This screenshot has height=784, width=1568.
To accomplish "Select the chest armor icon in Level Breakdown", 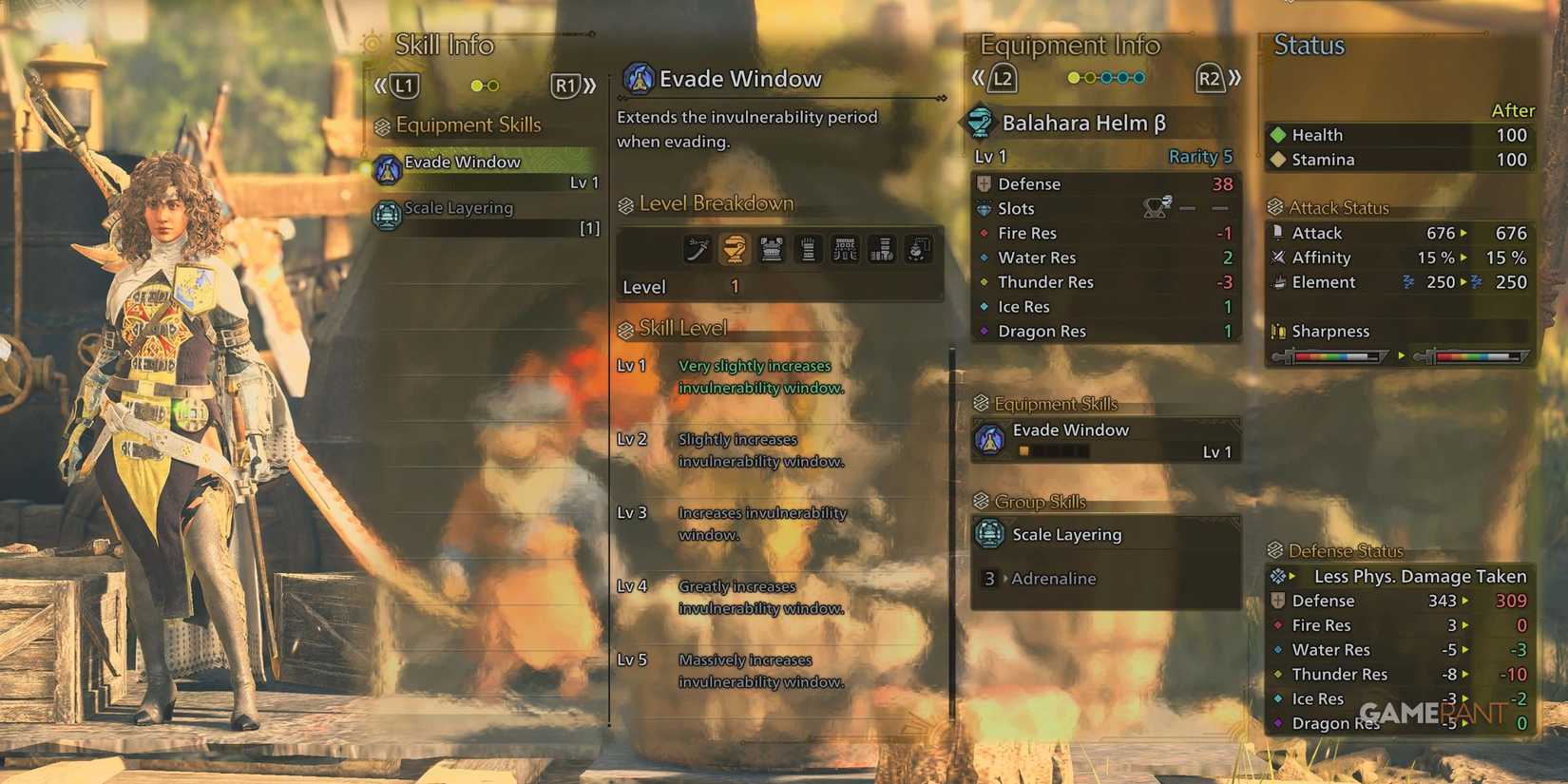I will coord(771,249).
